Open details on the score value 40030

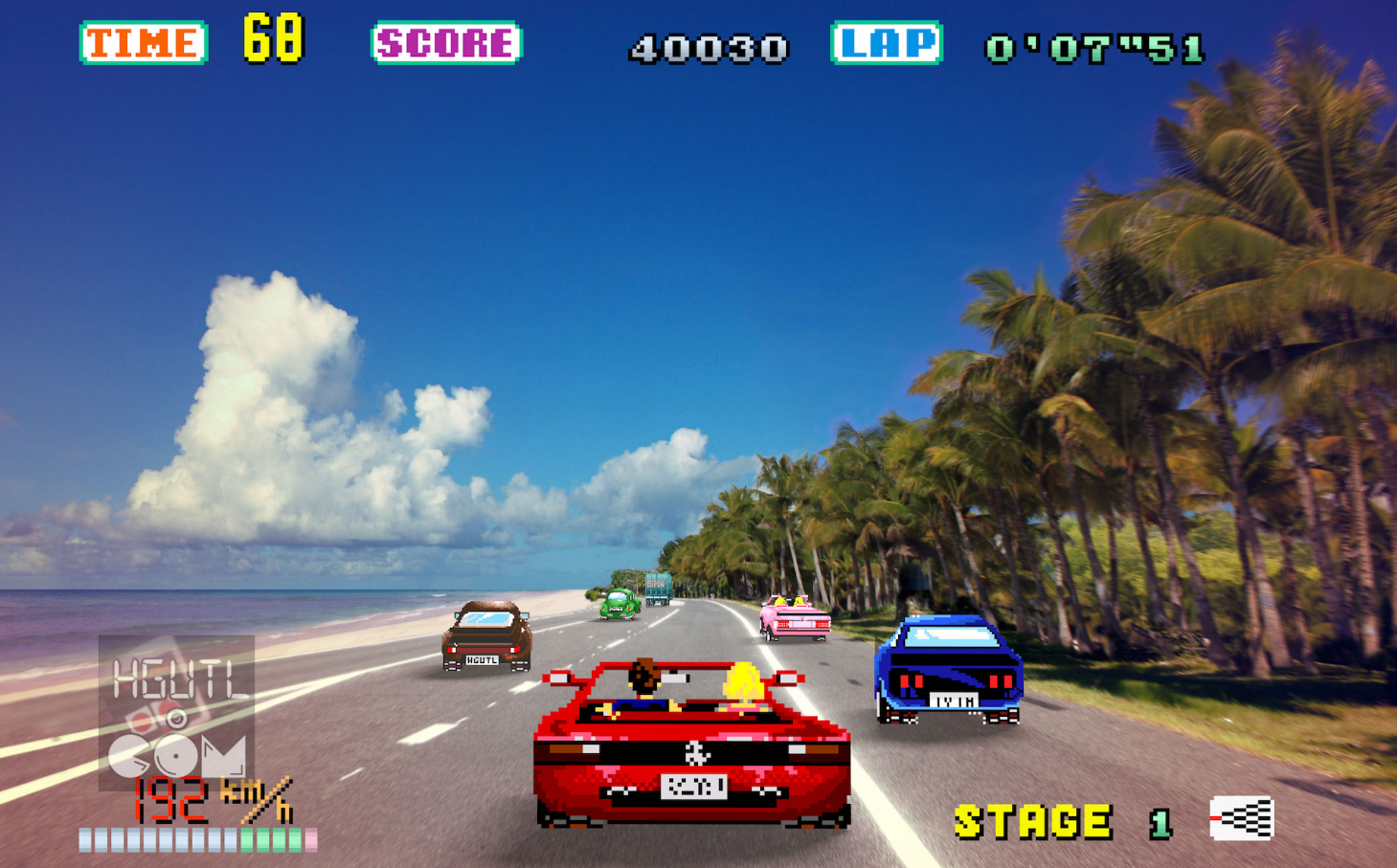(707, 46)
